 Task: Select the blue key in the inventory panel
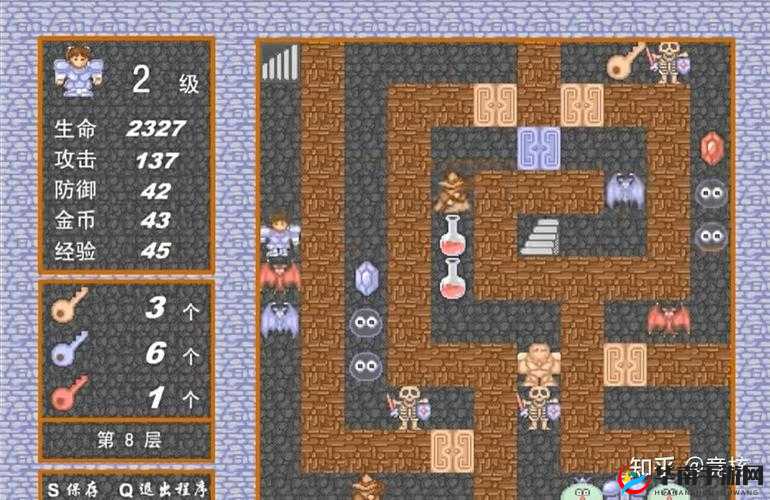pos(72,349)
